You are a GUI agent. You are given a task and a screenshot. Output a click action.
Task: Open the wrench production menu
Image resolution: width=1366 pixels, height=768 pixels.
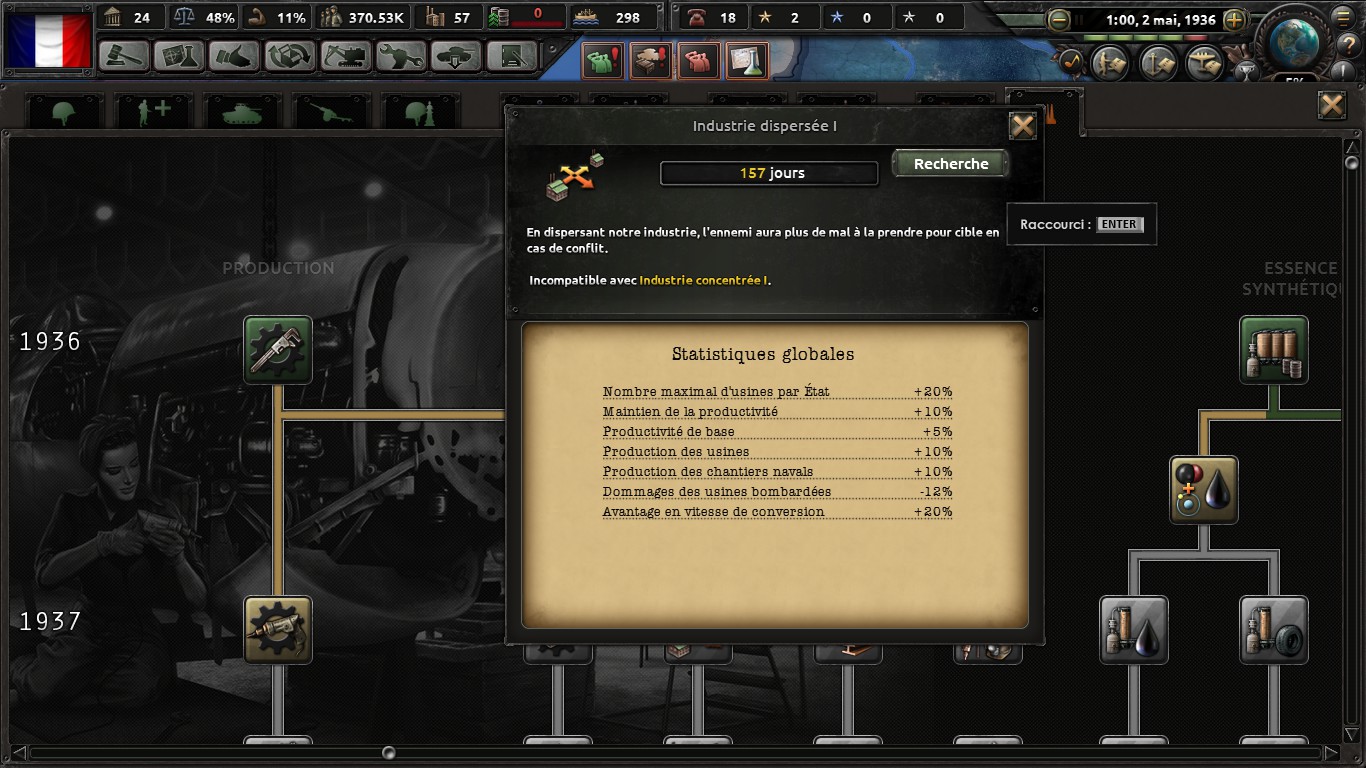pos(401,55)
